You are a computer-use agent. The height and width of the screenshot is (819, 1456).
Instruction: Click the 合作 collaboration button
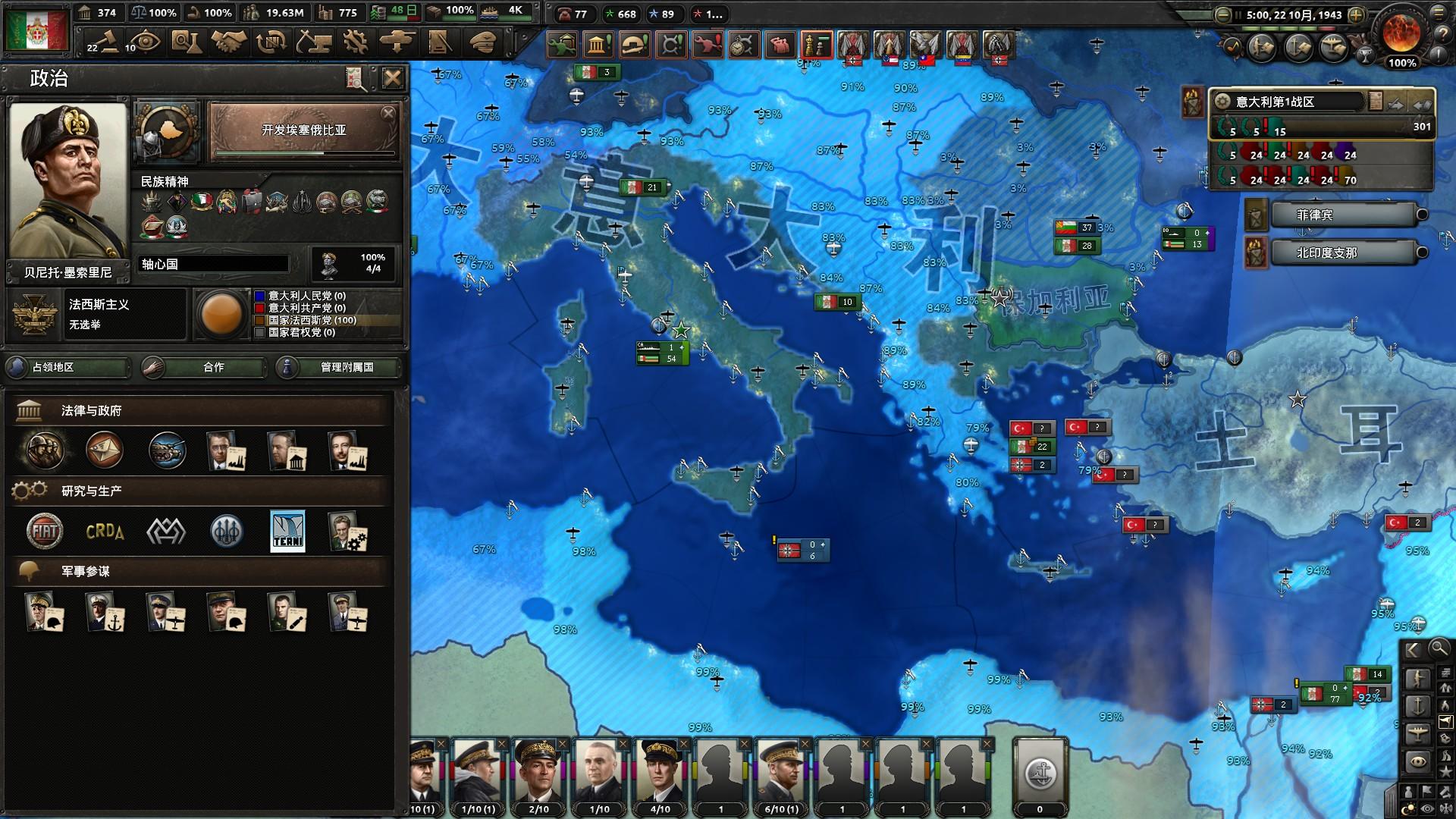click(x=205, y=367)
